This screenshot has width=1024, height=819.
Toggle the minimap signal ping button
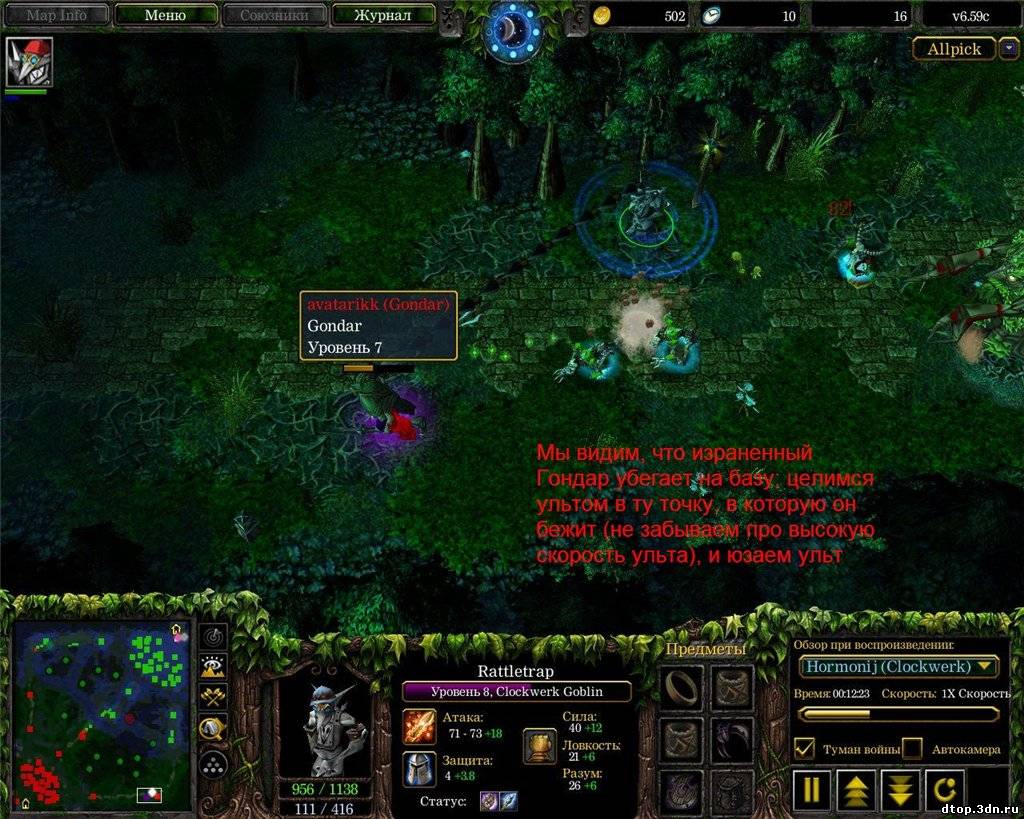pyautogui.click(x=214, y=637)
